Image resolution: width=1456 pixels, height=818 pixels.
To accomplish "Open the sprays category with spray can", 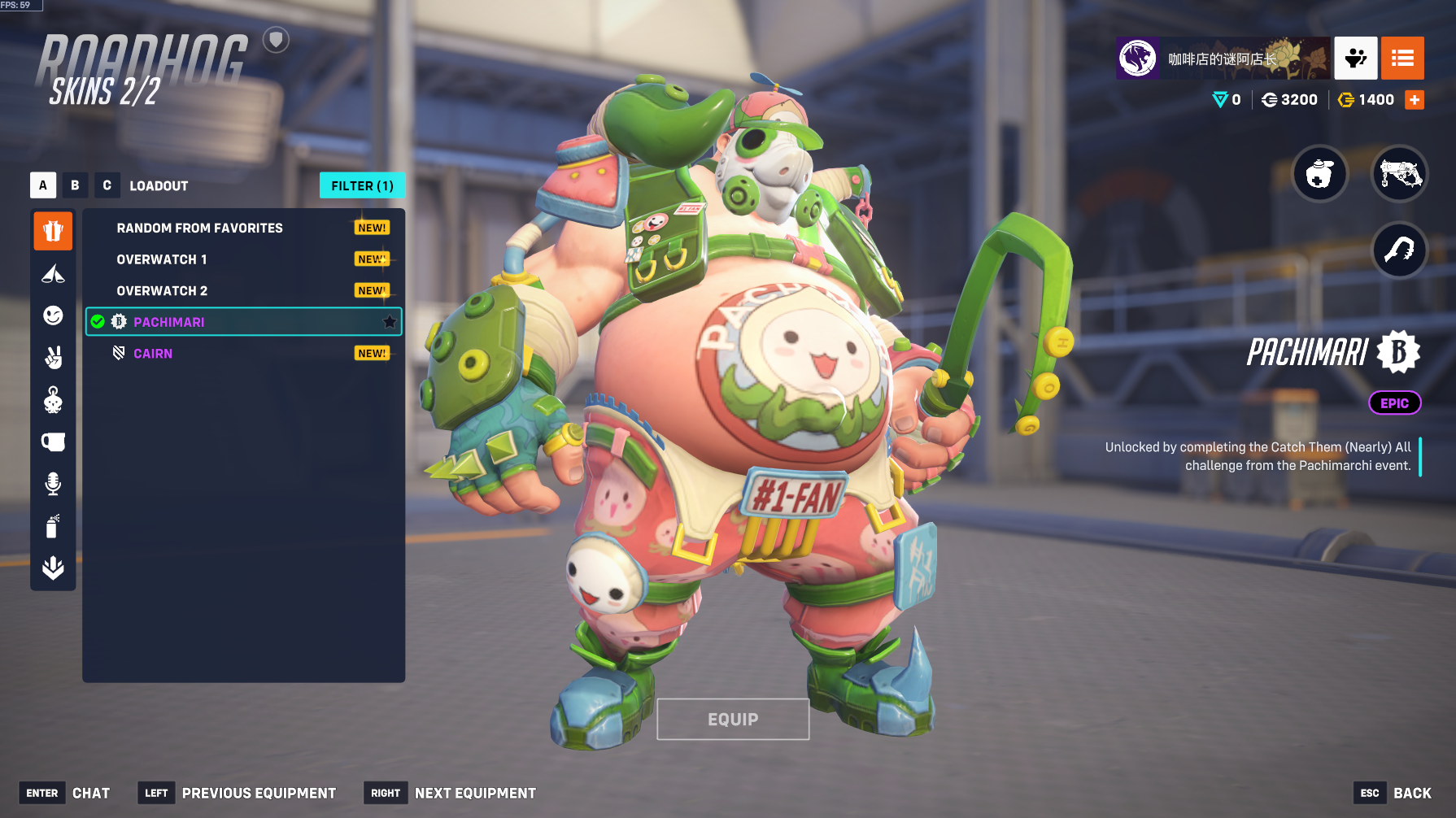I will (x=53, y=526).
